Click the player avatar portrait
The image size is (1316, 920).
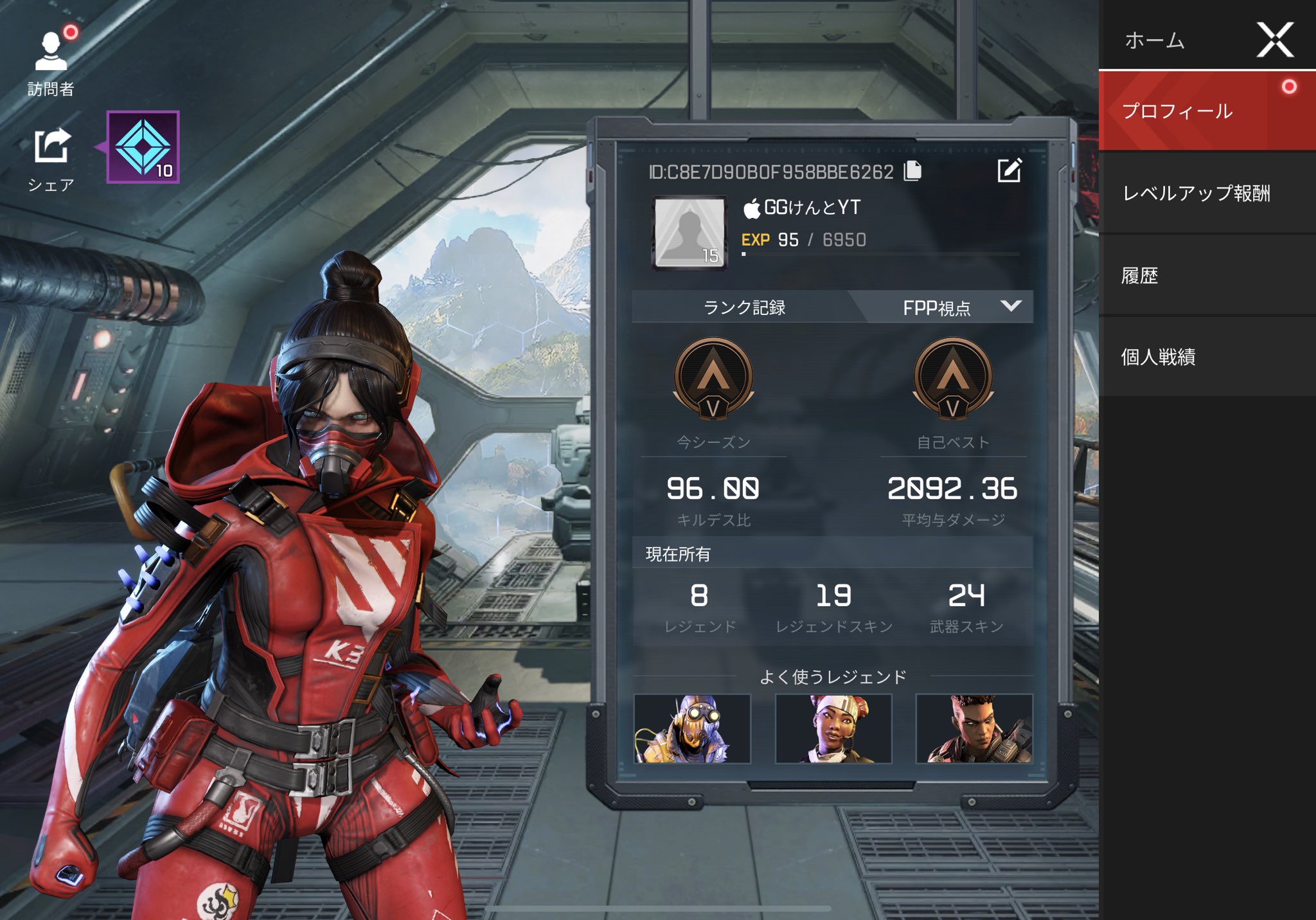(x=689, y=232)
